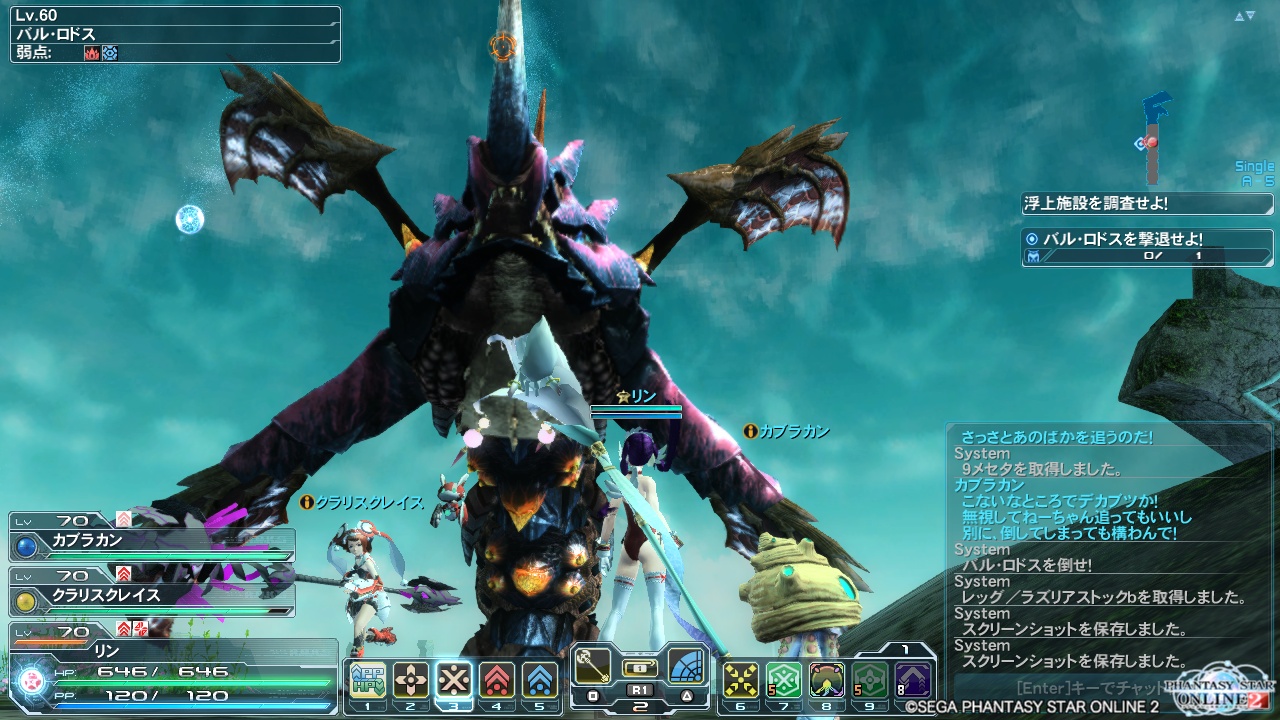The height and width of the screenshot is (720, 1280).
Task: Activate the rainbow-bordered skill in slot 8
Action: point(827,681)
